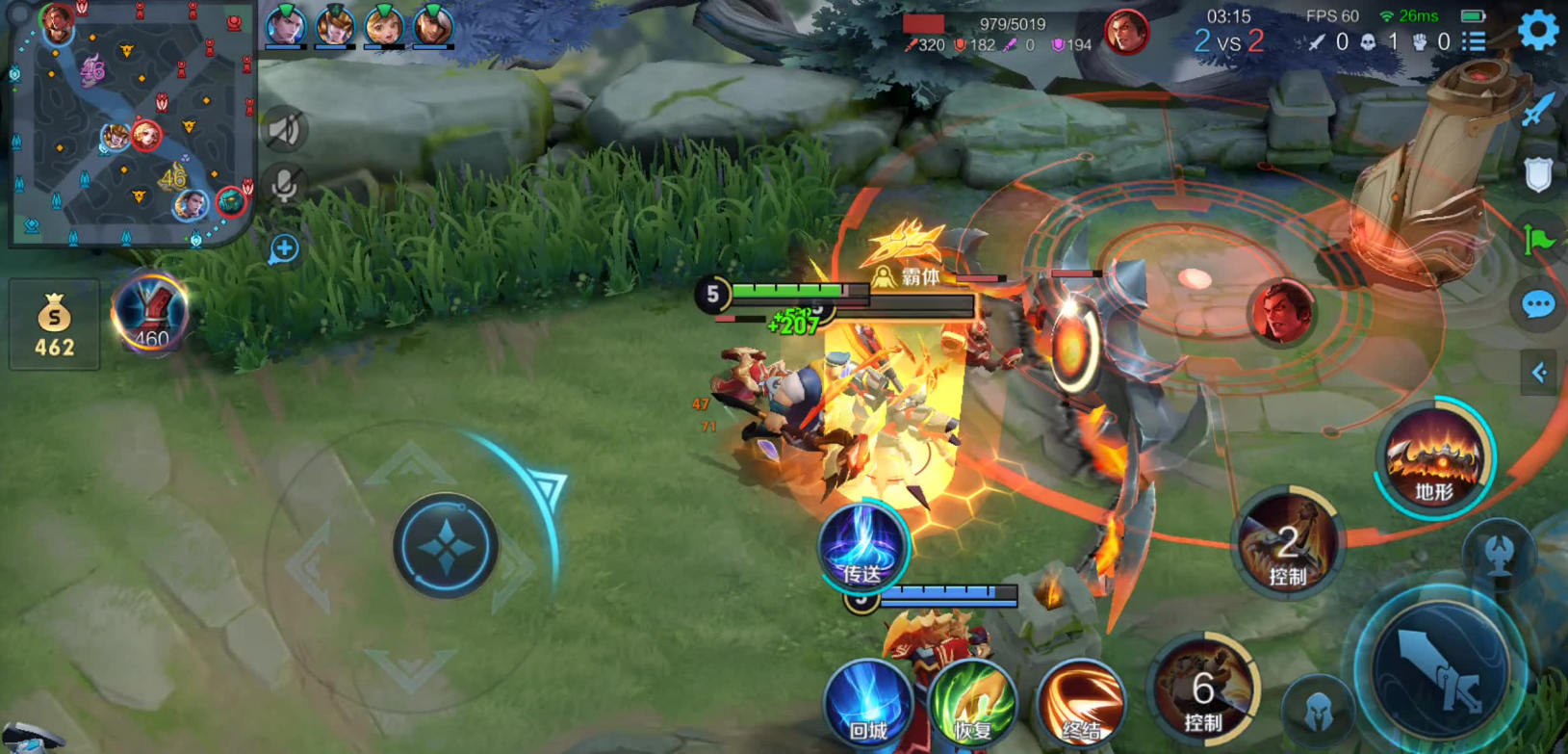Screen dimensions: 1568x754
Task: Expand the collapsed side arrow panel
Action: click(1538, 373)
